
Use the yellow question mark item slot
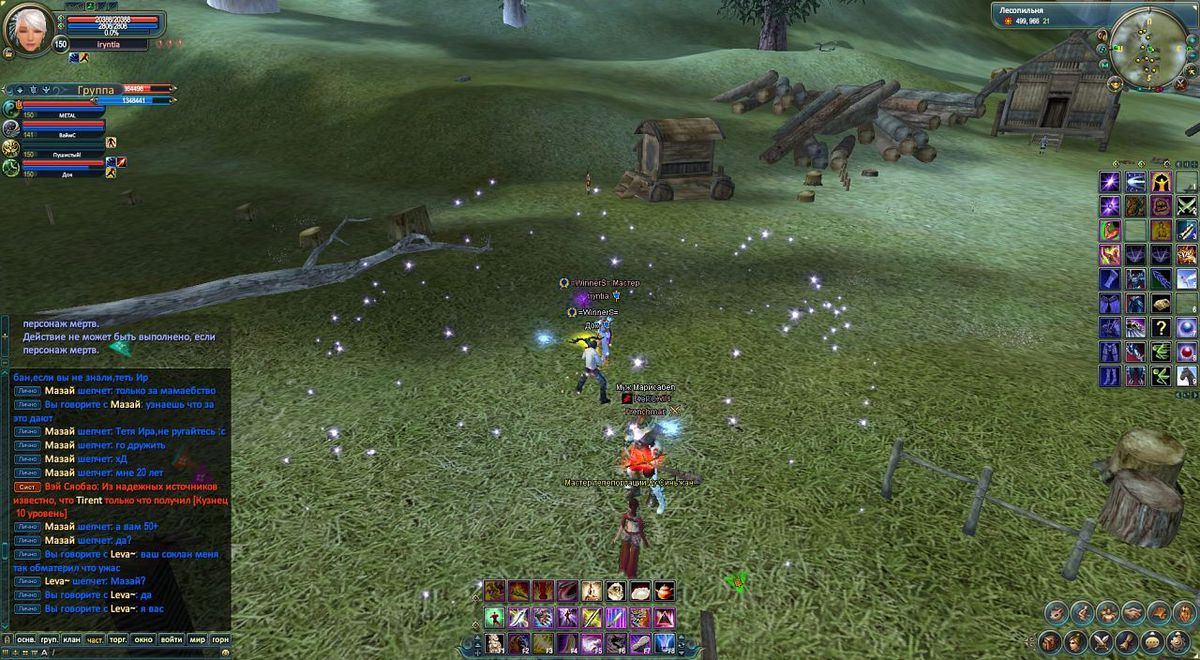click(1161, 328)
